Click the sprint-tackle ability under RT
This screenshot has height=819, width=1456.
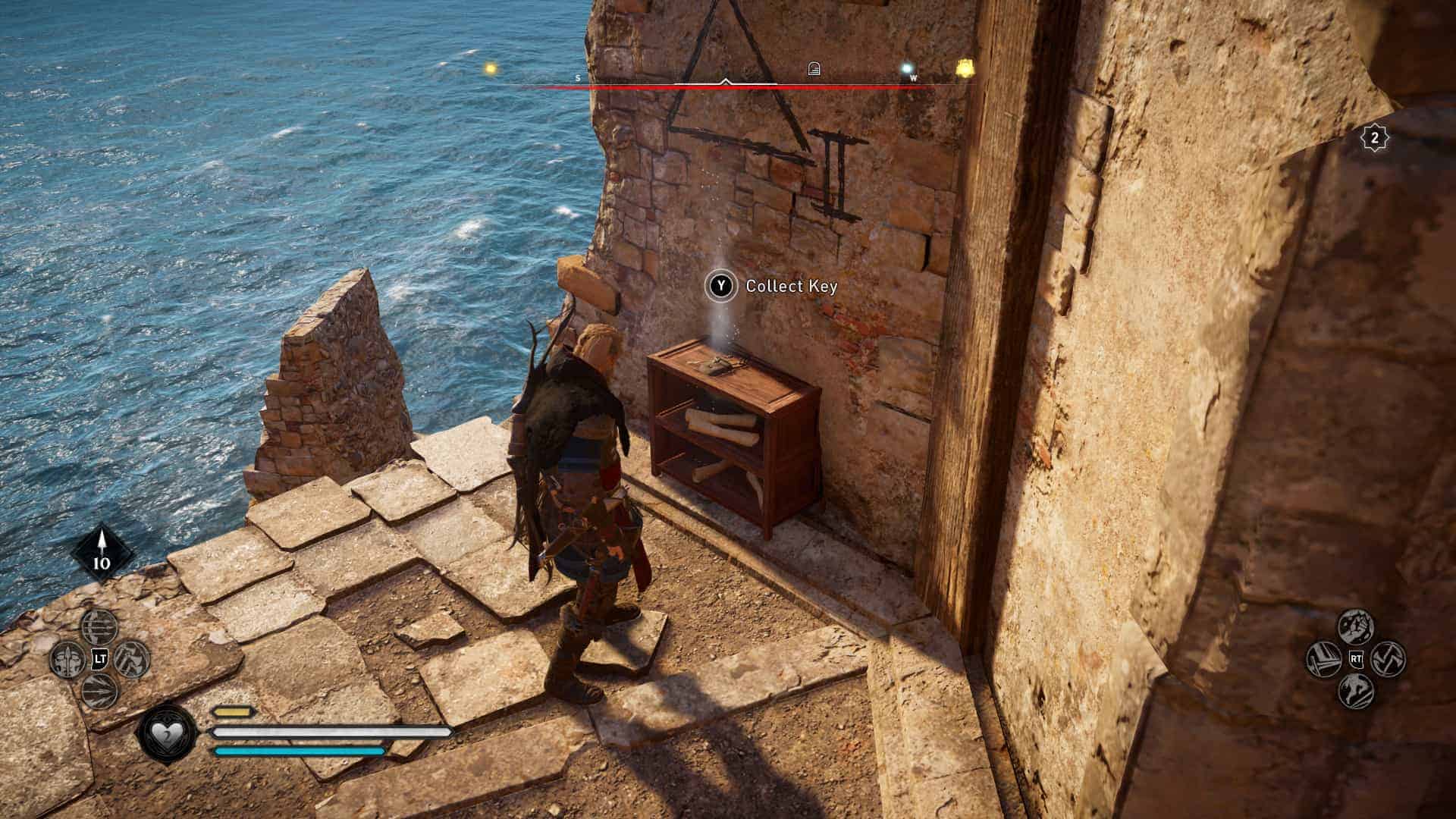[x=1355, y=692]
